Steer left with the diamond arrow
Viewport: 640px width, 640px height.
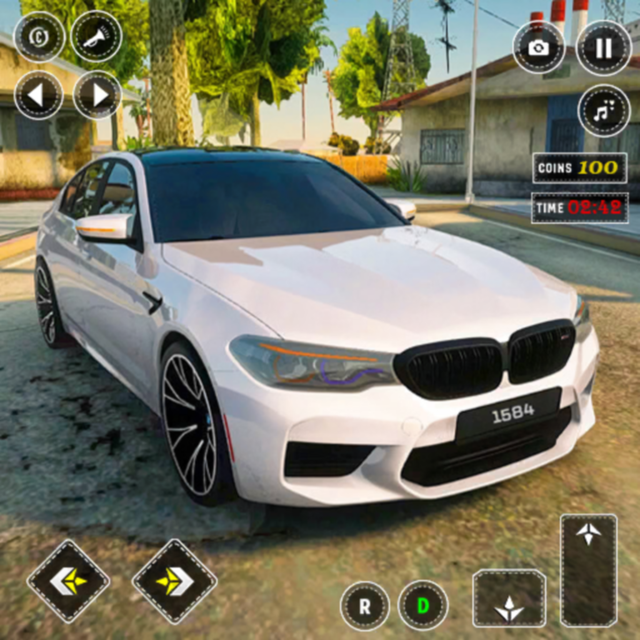69,581
